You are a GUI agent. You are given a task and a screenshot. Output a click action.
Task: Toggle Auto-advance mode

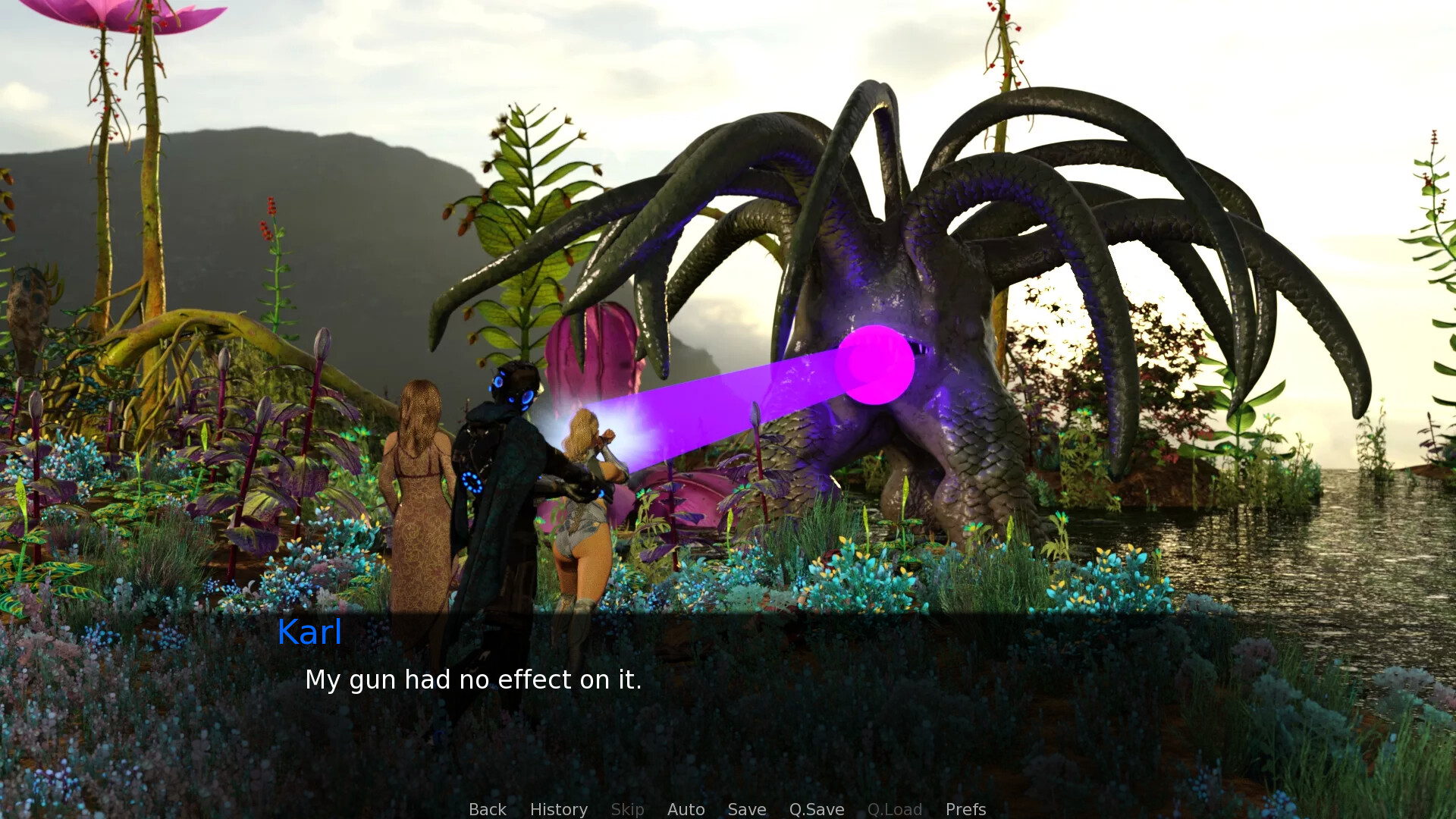coord(686,809)
